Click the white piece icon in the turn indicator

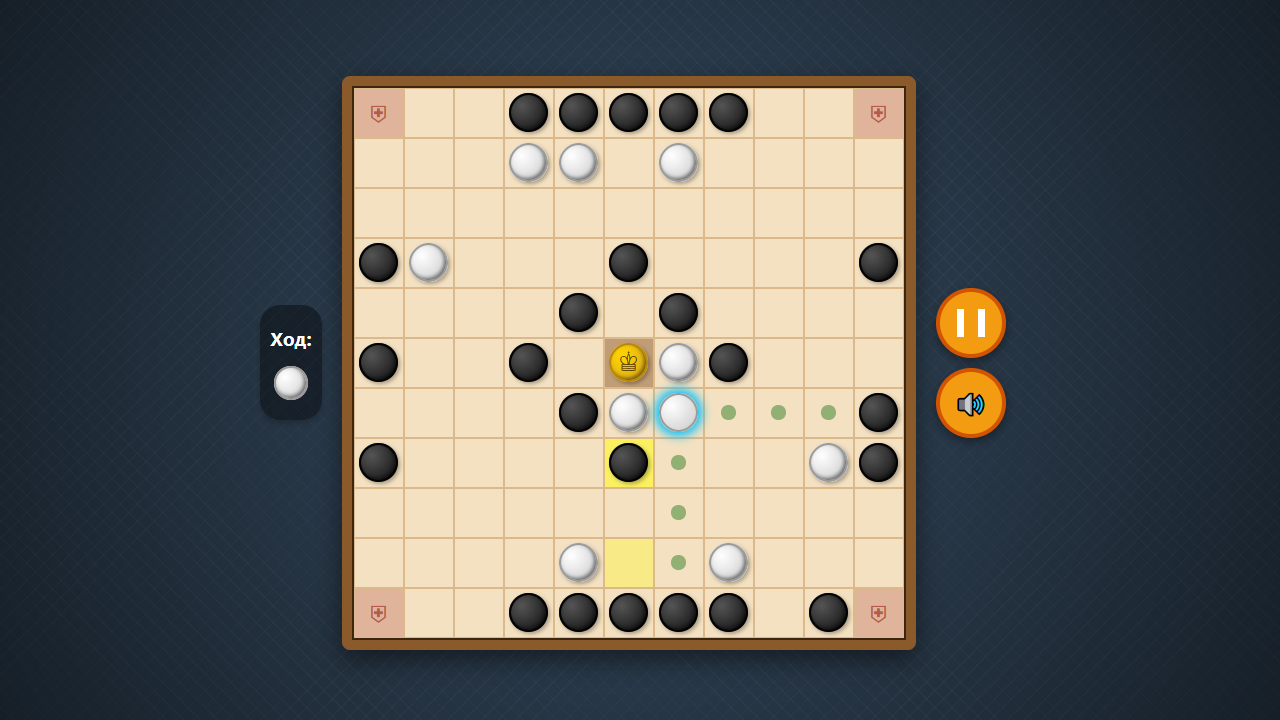(291, 381)
